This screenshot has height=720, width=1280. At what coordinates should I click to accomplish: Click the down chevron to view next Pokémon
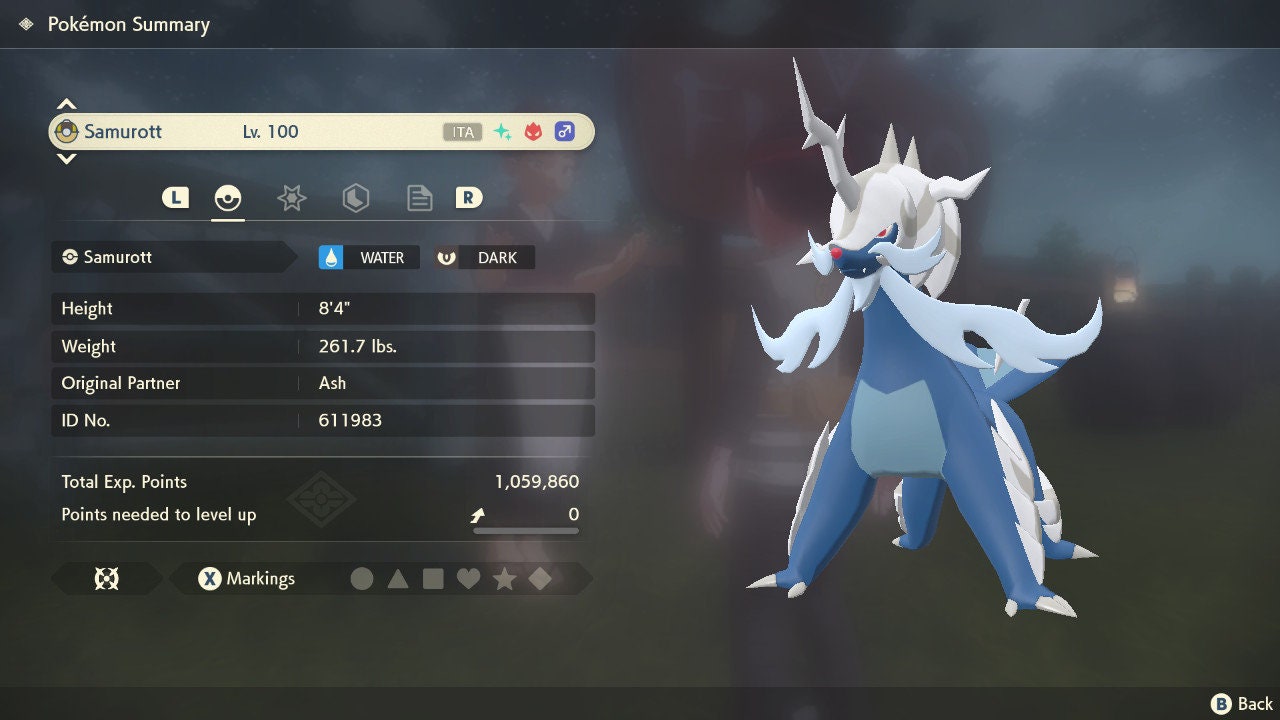(x=66, y=158)
